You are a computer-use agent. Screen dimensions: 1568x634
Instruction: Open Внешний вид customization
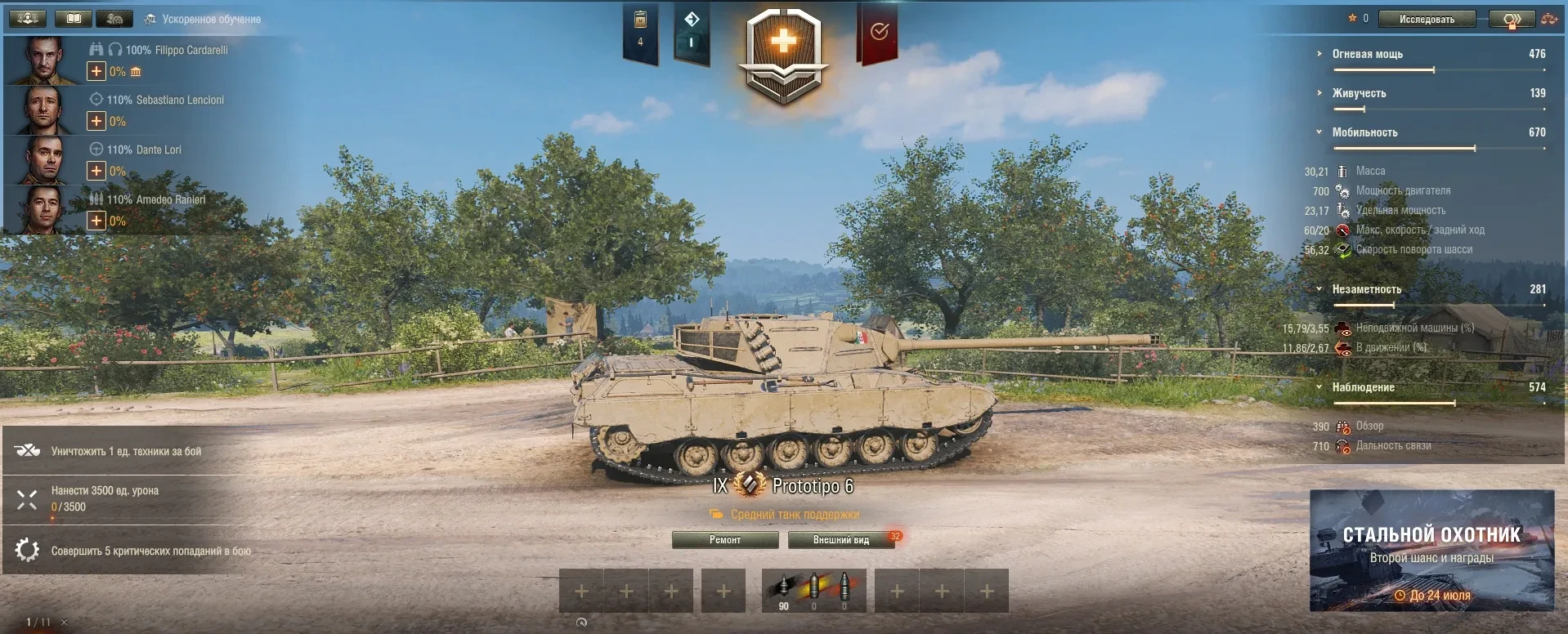[x=840, y=540]
